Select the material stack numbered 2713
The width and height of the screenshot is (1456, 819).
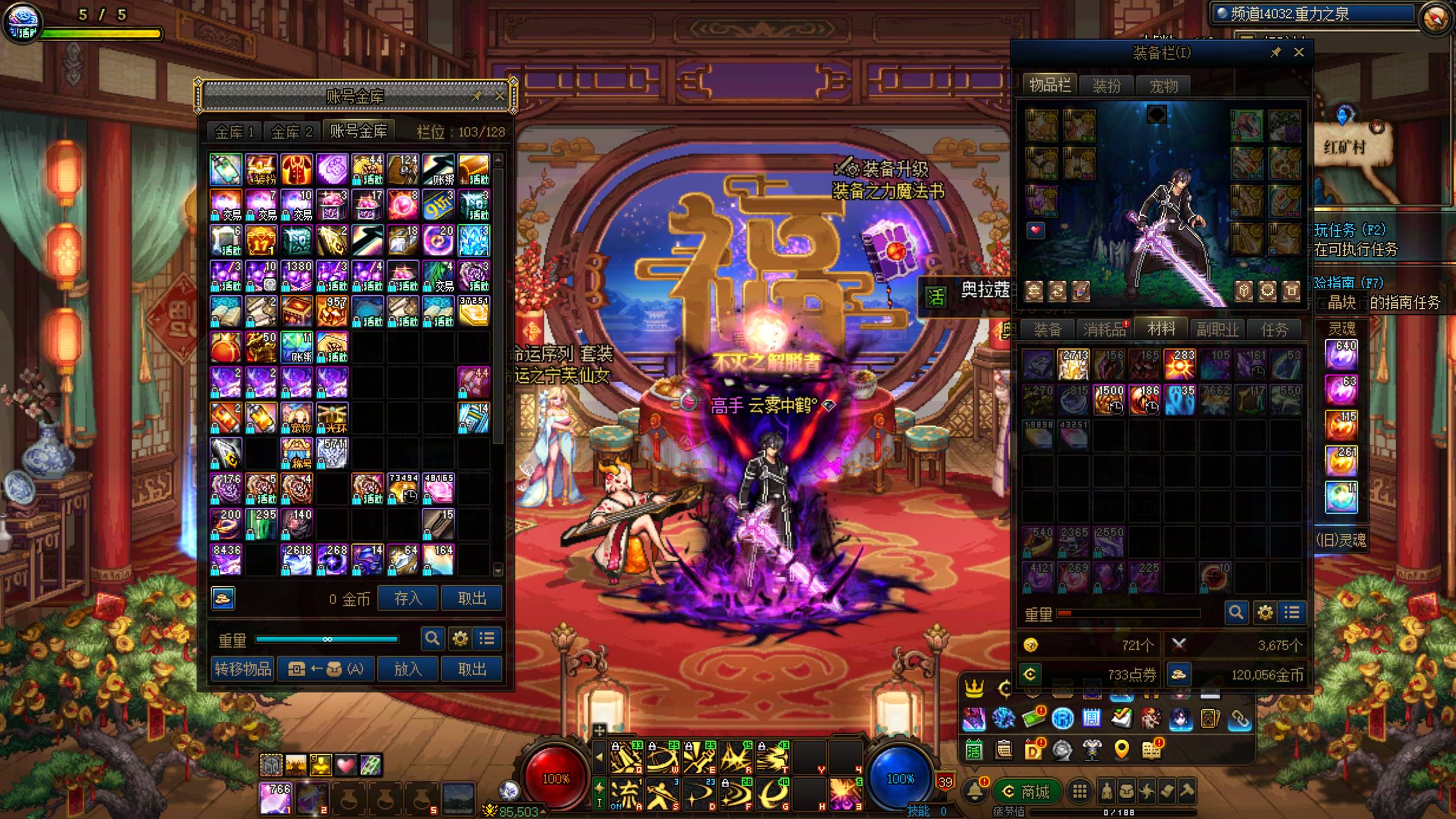coord(1073,364)
